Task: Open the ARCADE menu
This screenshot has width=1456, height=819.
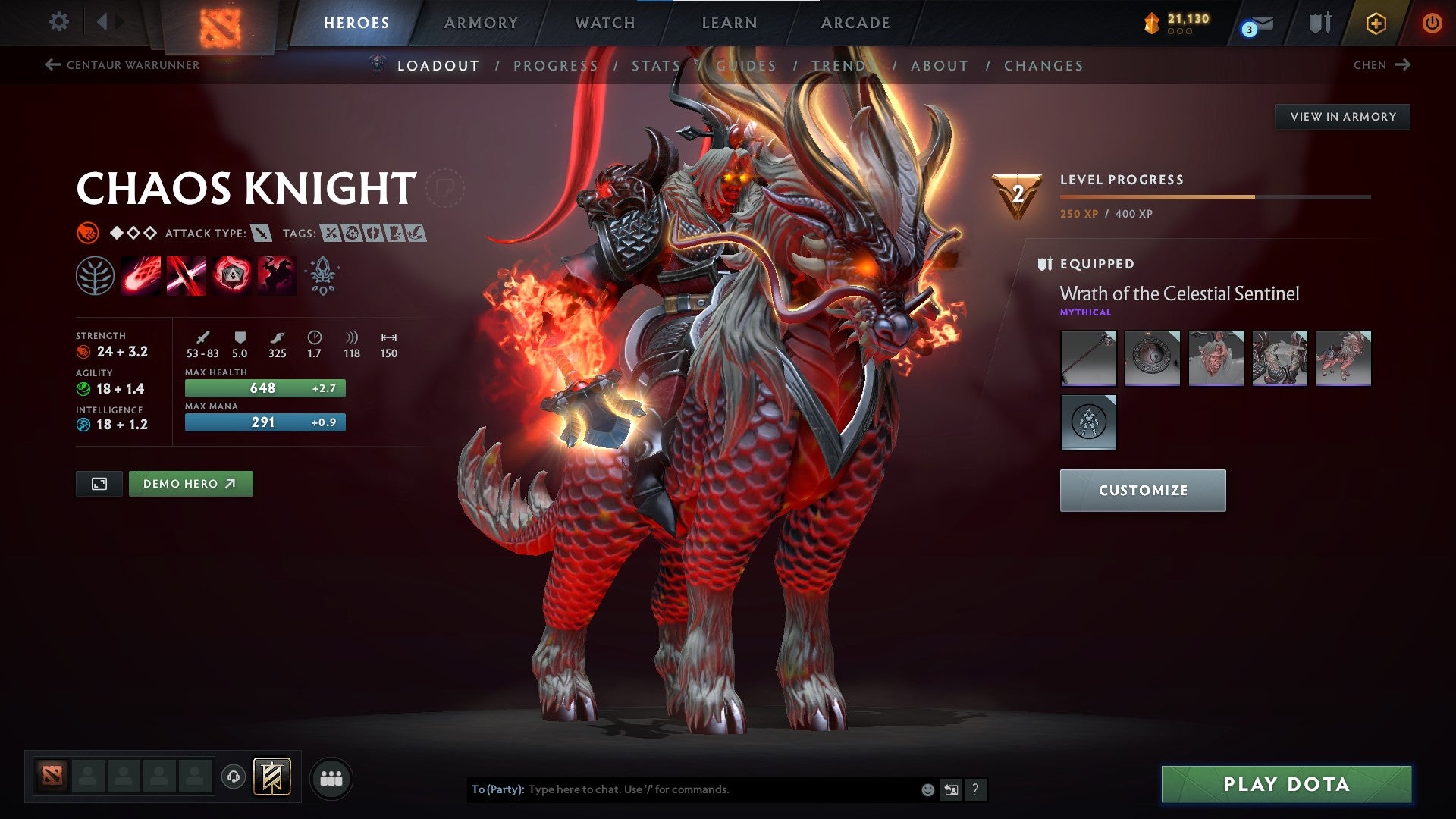Action: click(x=855, y=22)
